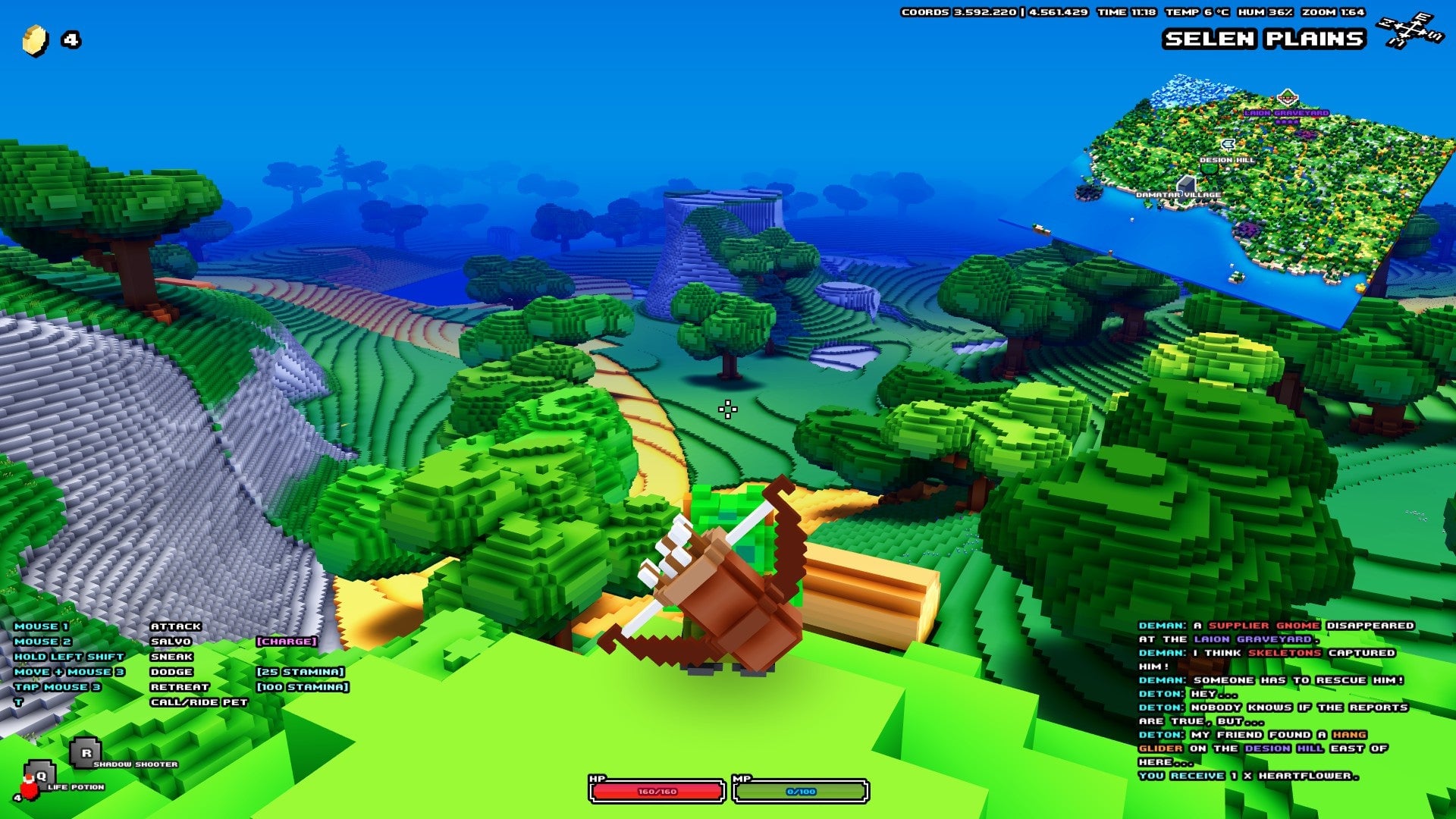Click the hang glider marker on minimap
The image size is (1456, 819).
(x=1227, y=144)
